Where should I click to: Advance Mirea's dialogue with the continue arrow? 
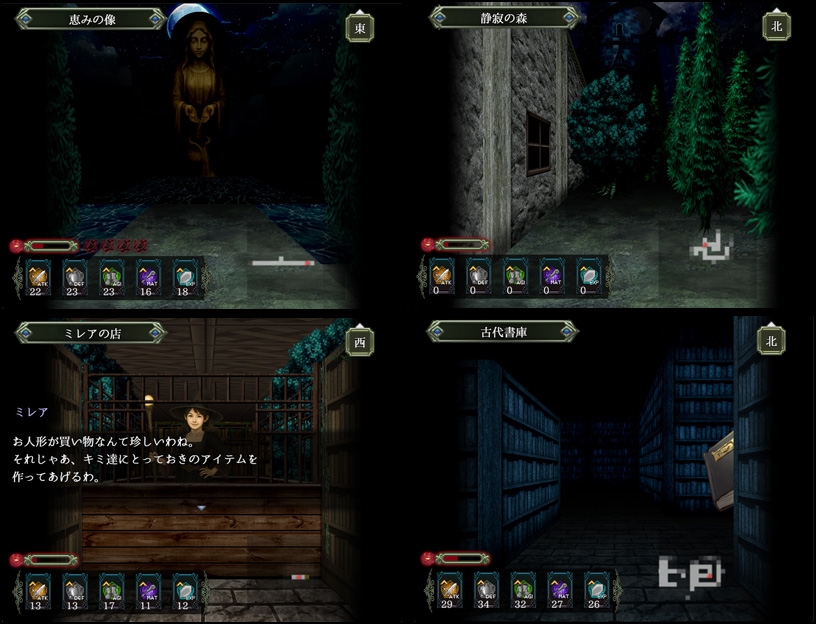[201, 508]
